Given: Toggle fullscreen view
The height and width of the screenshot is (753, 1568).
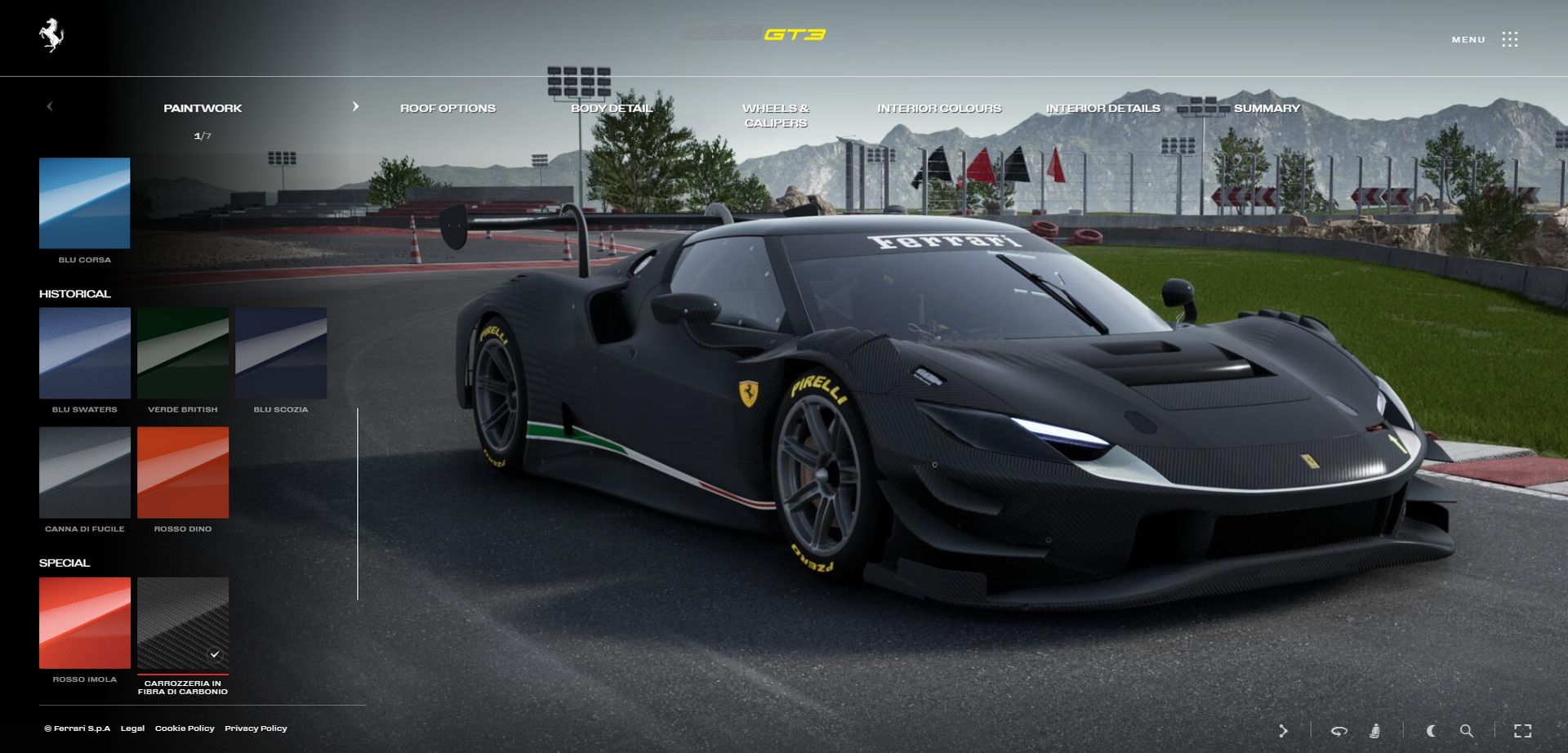Looking at the screenshot, I should click(x=1522, y=731).
